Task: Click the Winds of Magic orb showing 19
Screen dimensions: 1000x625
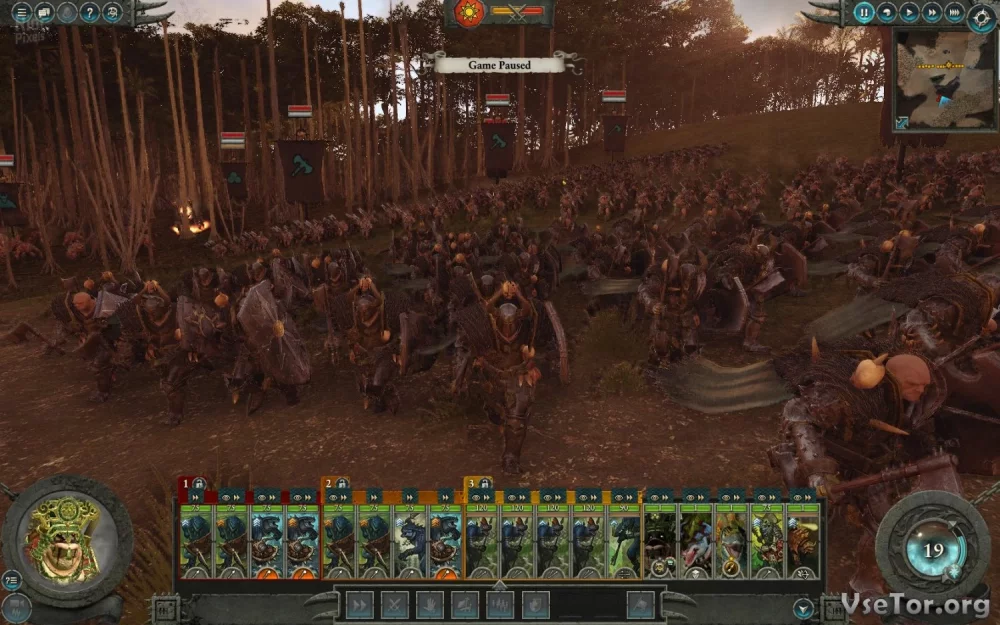Action: tap(933, 549)
